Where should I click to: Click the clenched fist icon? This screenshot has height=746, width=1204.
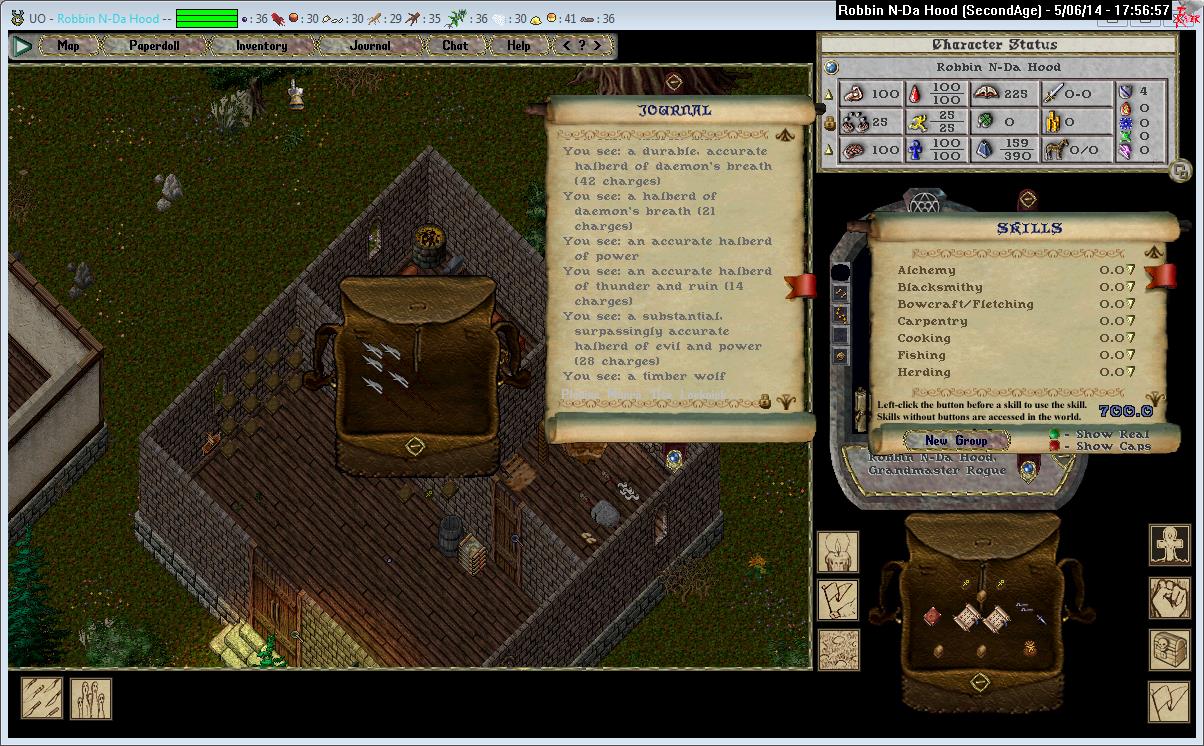point(1169,598)
